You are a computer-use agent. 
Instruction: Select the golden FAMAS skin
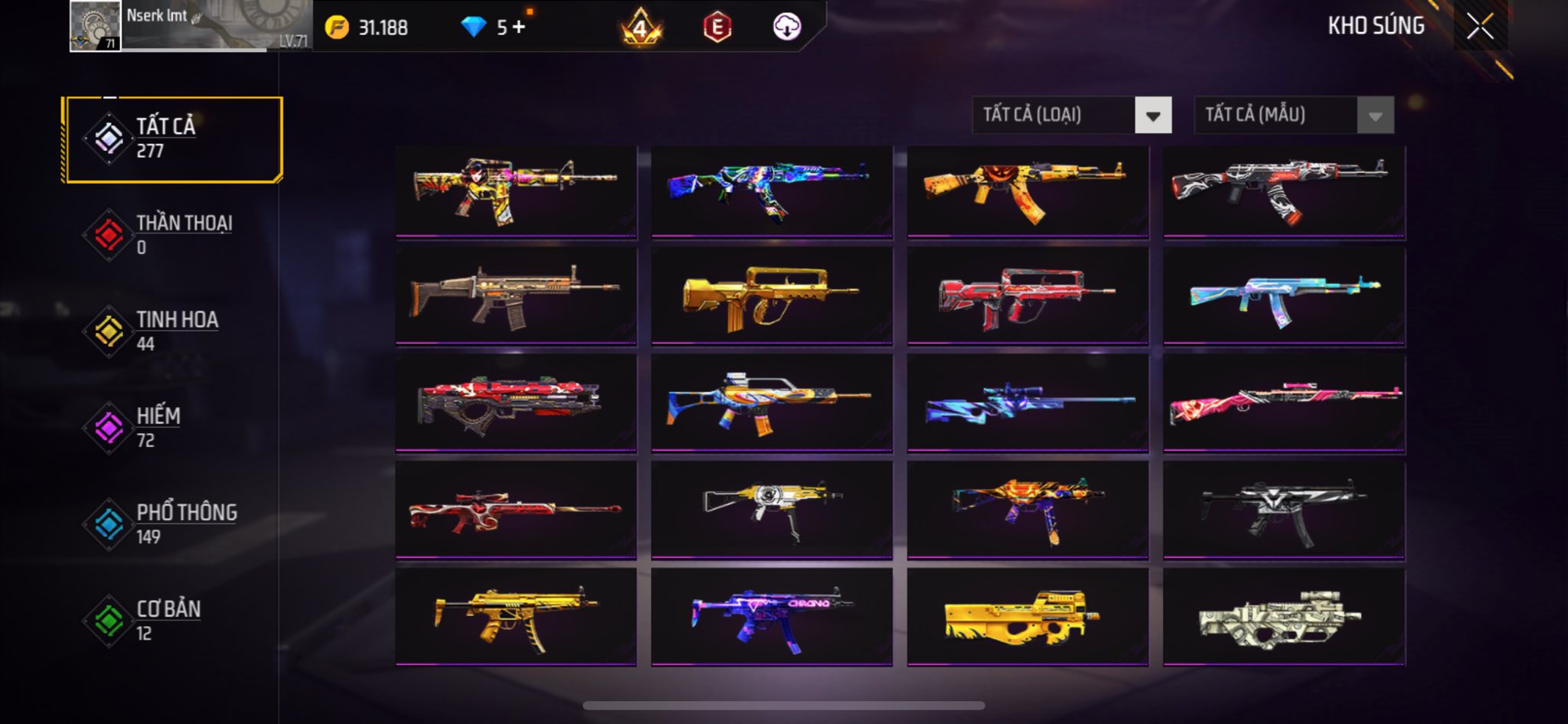pyautogui.click(x=772, y=296)
